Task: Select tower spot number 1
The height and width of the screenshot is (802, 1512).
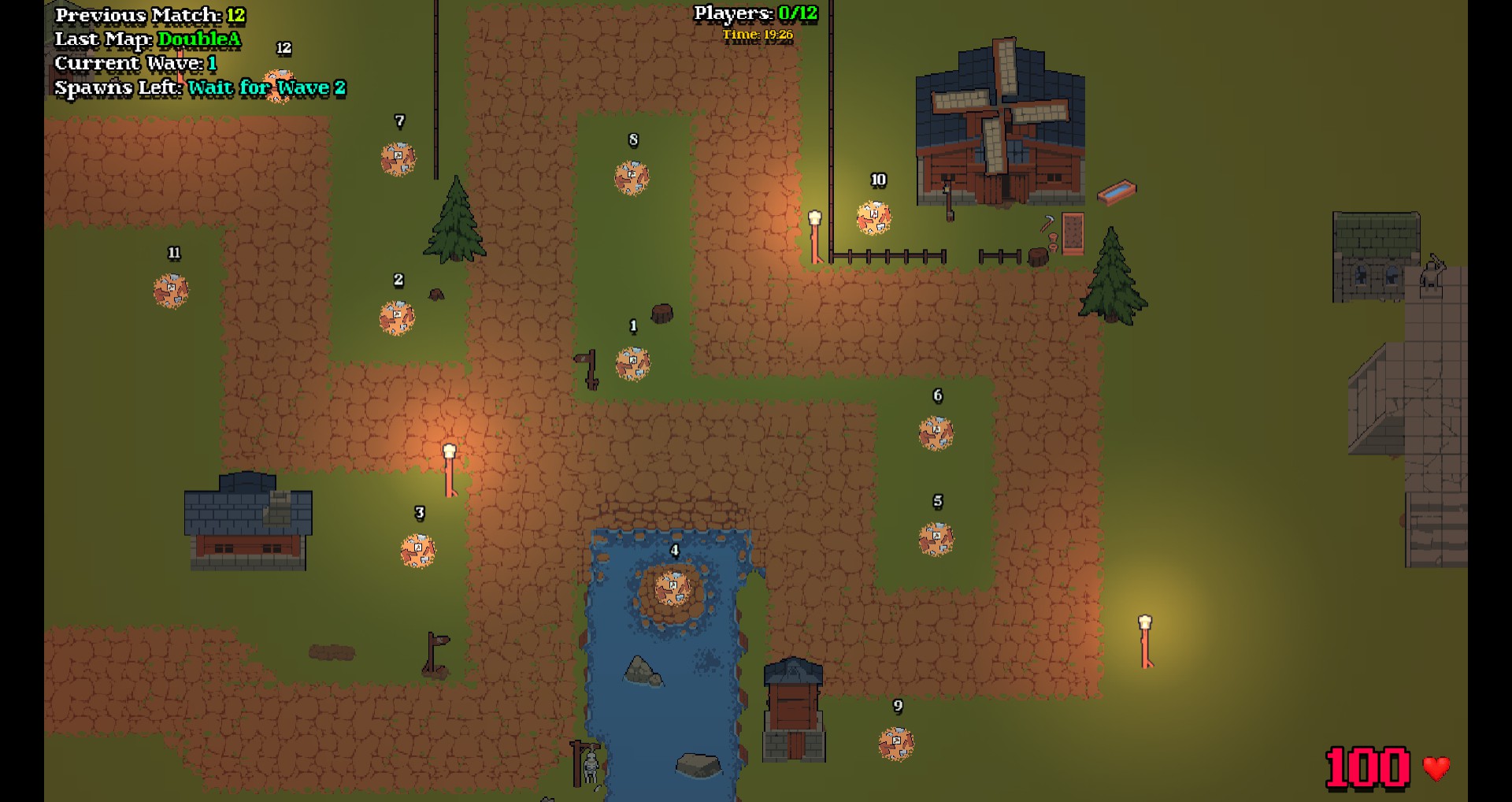Action: [x=632, y=364]
